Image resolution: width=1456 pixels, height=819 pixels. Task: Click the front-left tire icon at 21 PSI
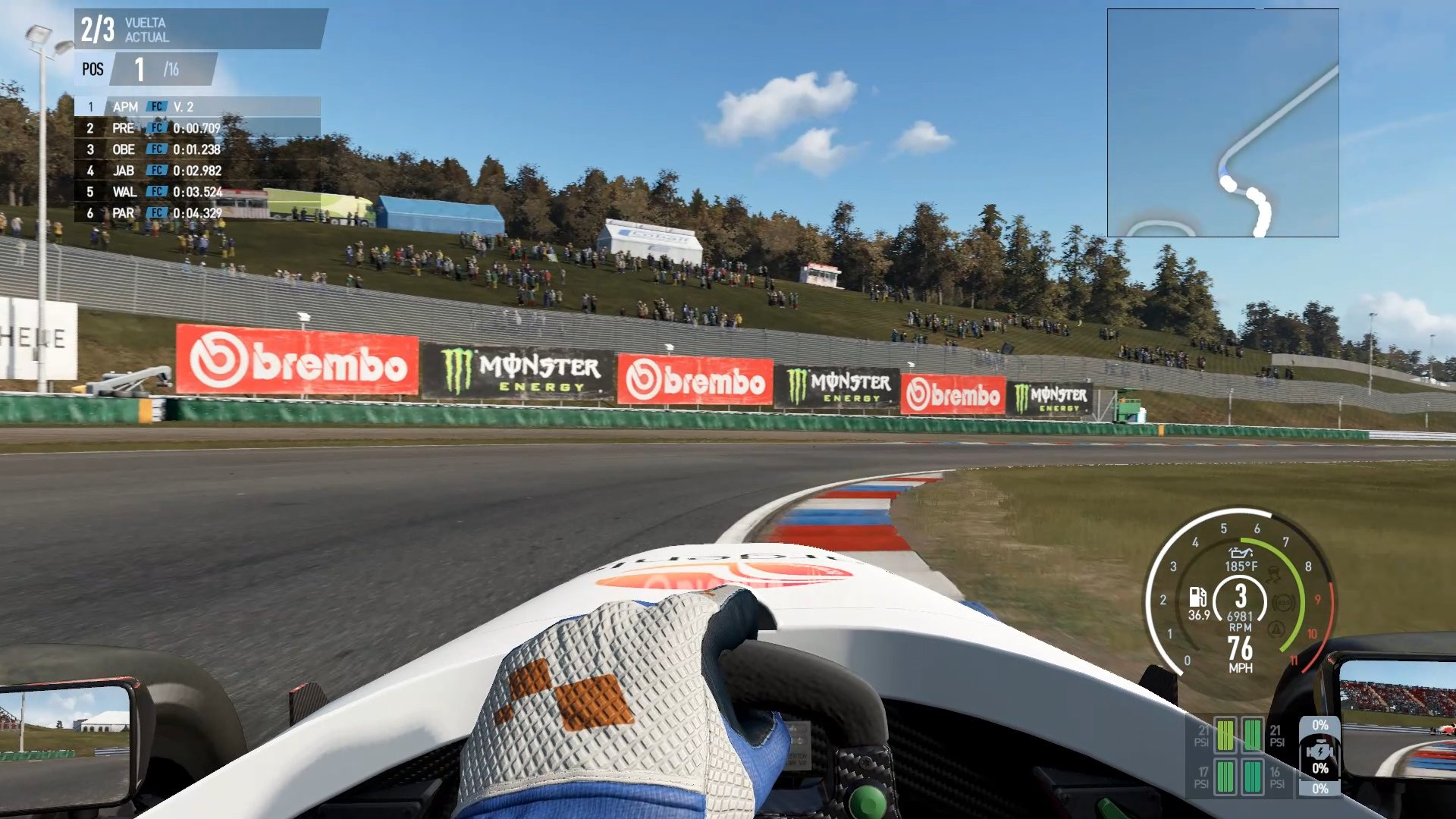1225,736
